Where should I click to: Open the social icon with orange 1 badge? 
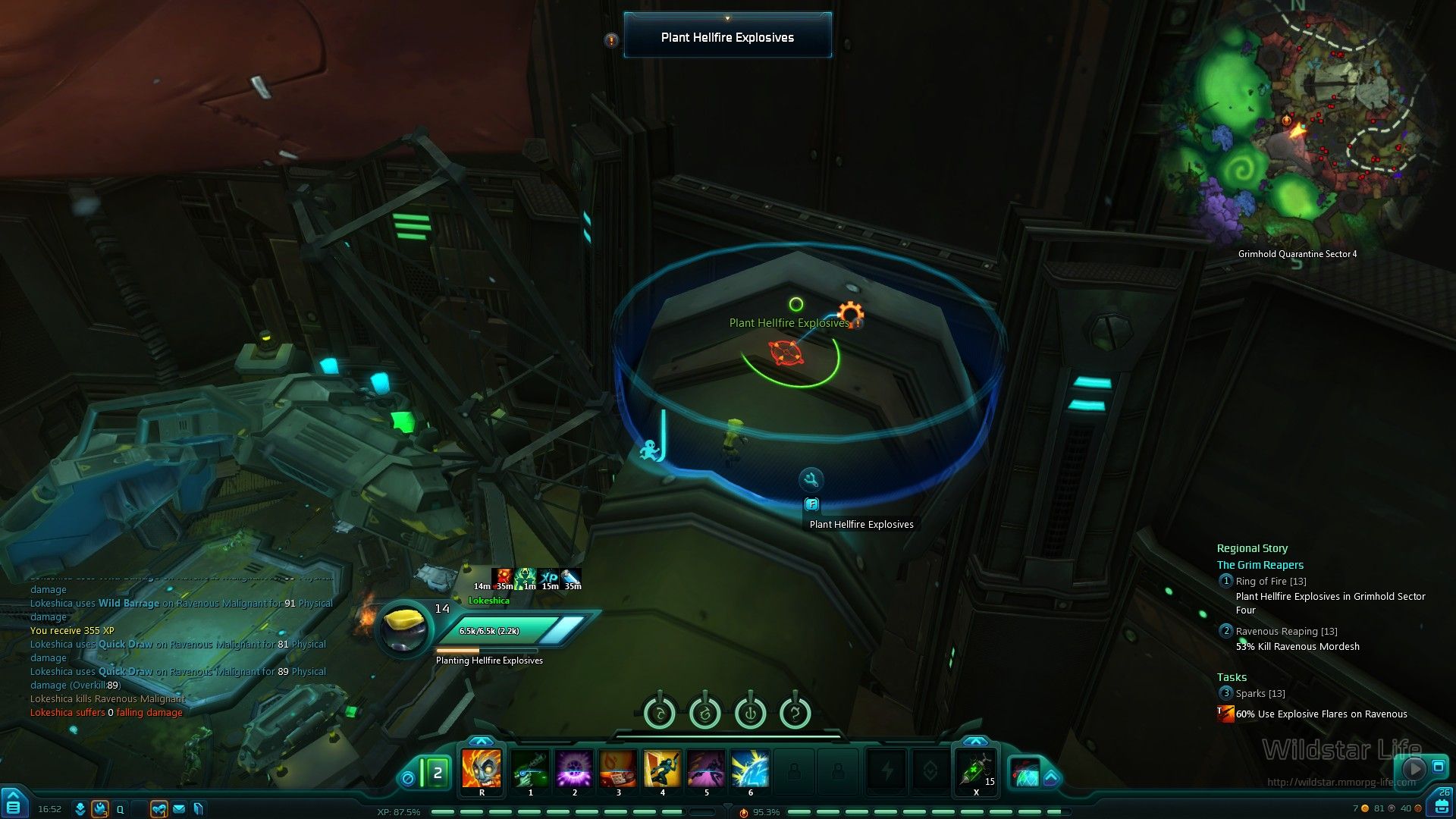coord(158,809)
